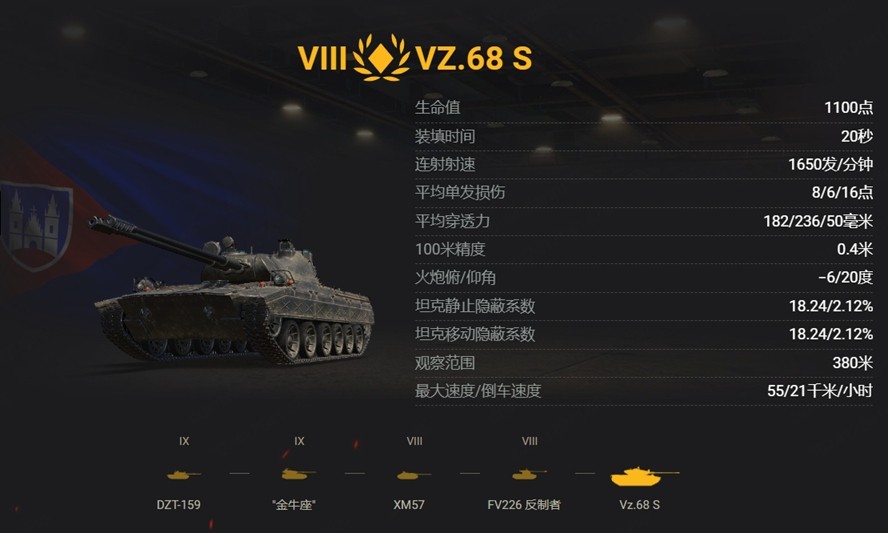Select the highlighted Vz.68 S tank thumbnail
The image size is (888, 533).
coord(644,475)
